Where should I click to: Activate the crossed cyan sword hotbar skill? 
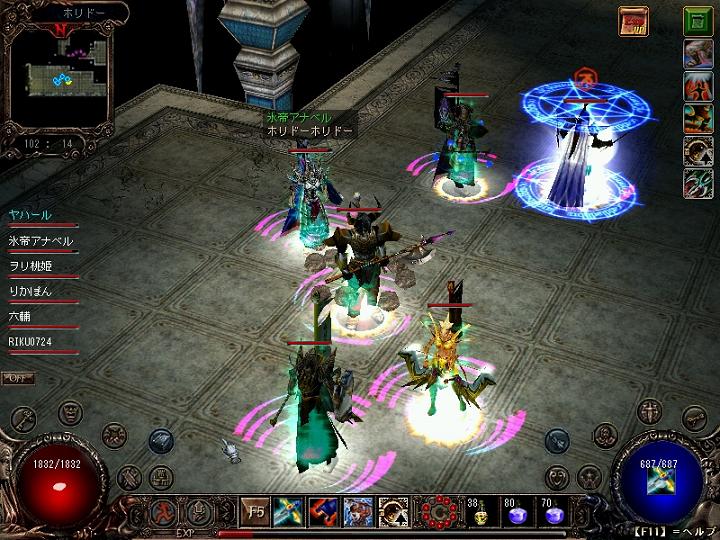291,513
